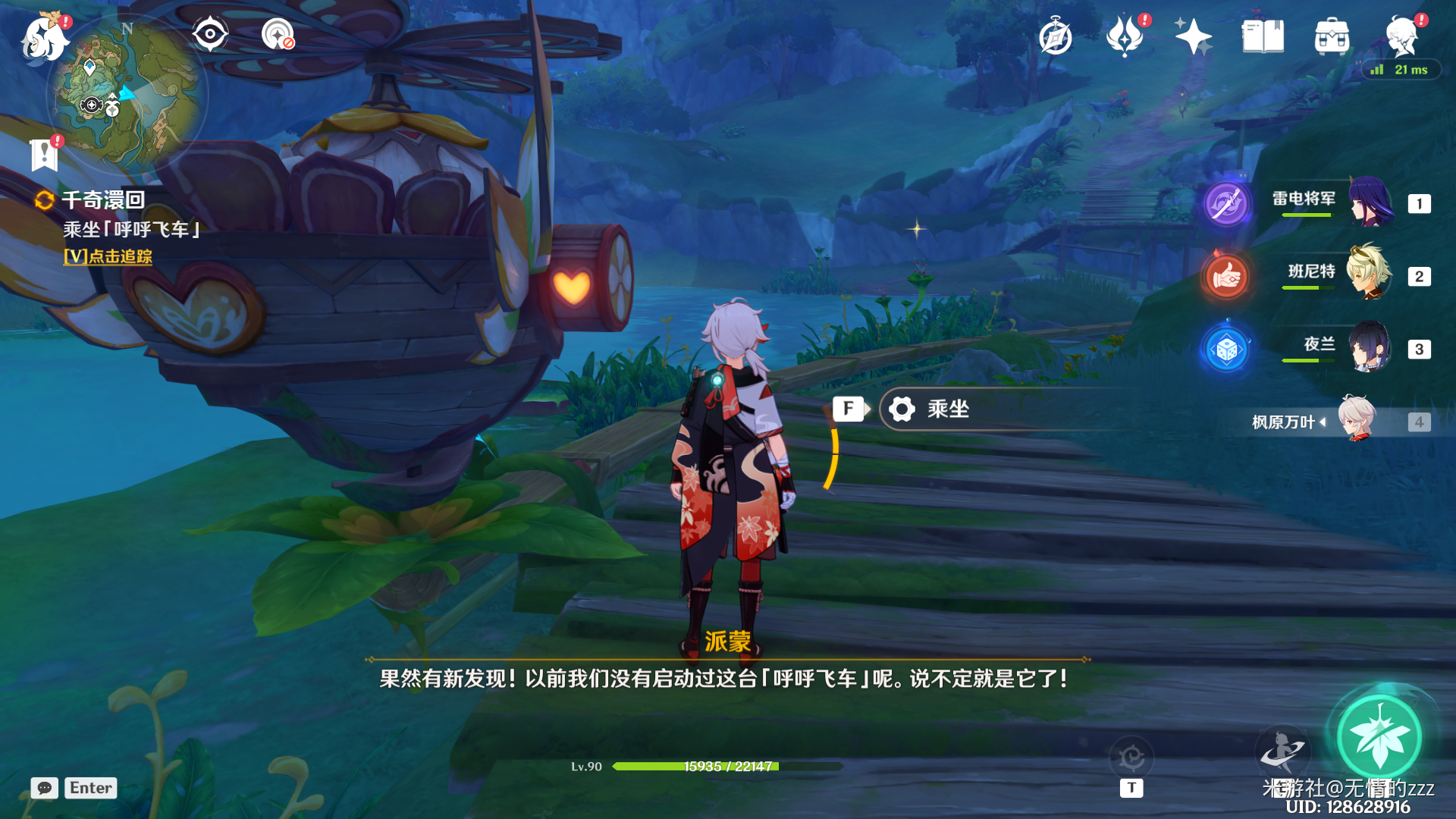1456x819 pixels.
Task: Trigger 班尼特's elemental burst icon
Action: (1226, 277)
